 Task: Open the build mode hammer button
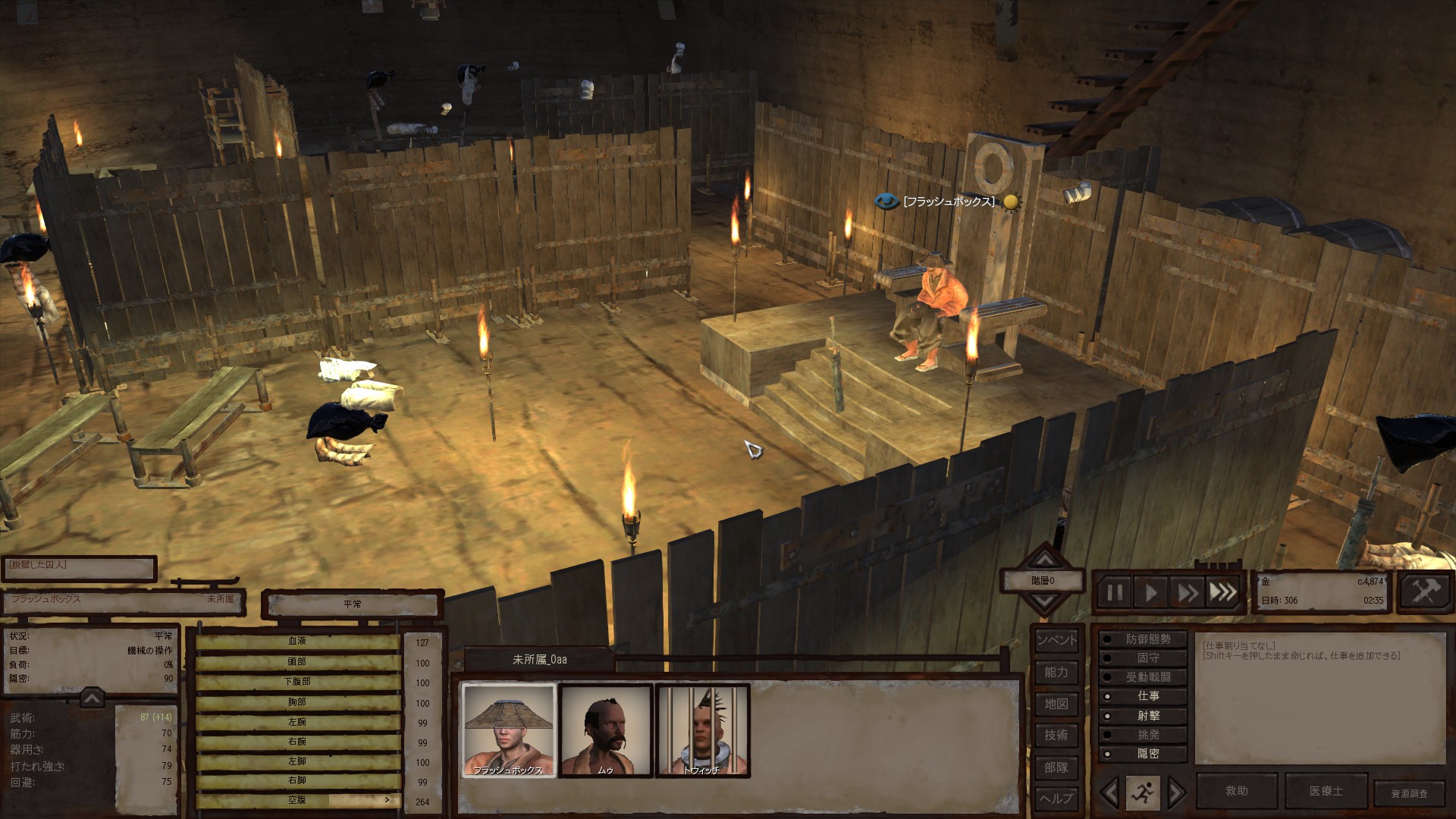[x=1423, y=591]
